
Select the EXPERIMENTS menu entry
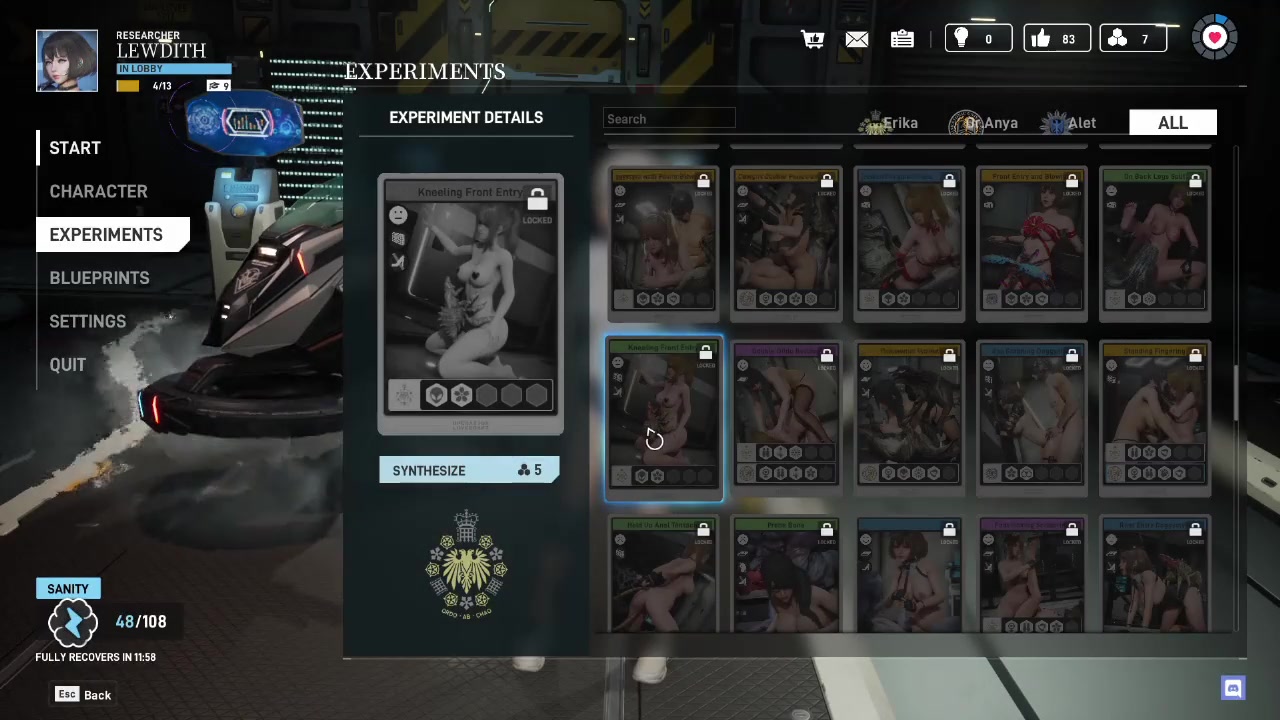[106, 235]
